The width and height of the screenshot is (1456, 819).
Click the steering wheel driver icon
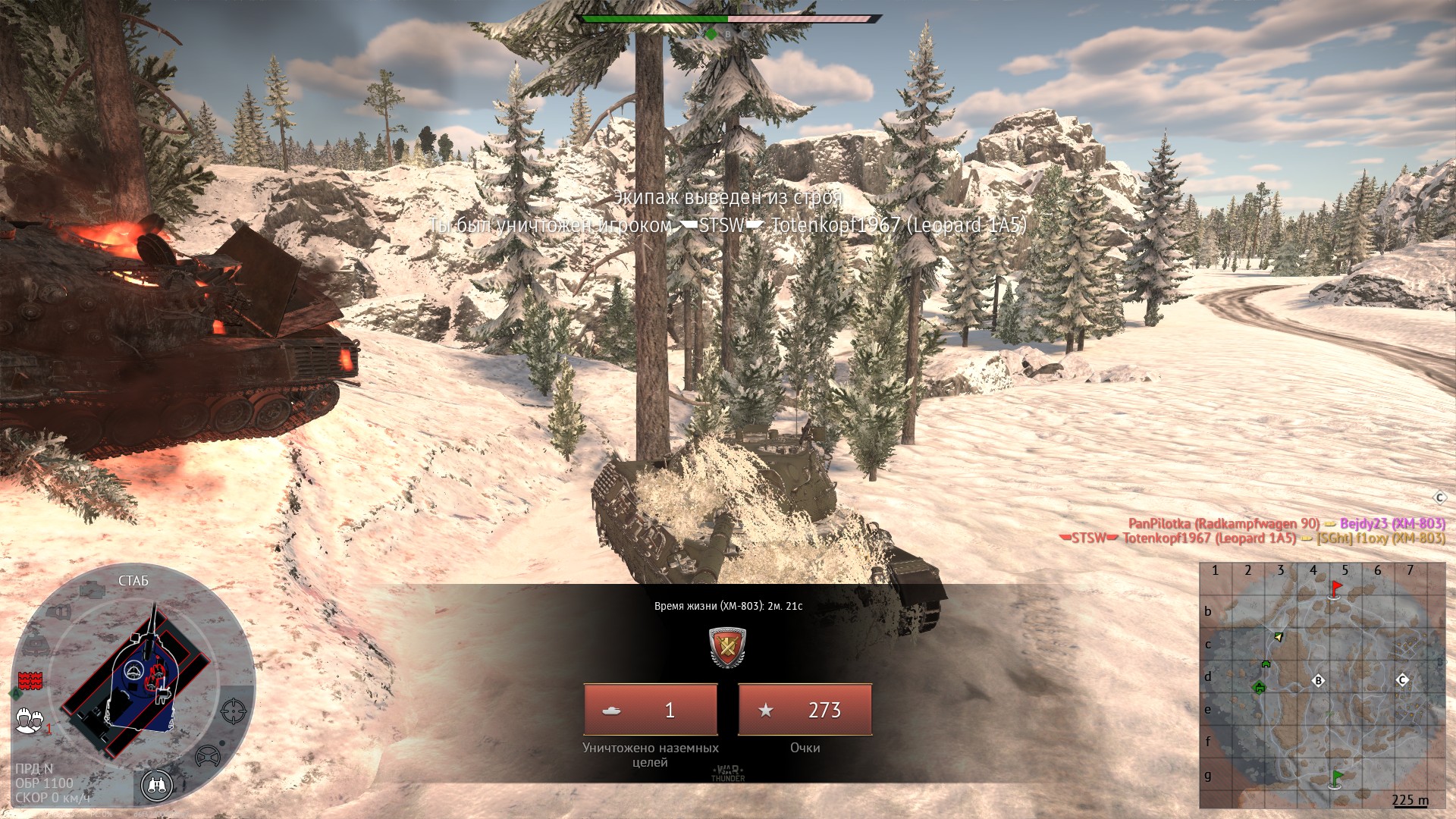[207, 756]
